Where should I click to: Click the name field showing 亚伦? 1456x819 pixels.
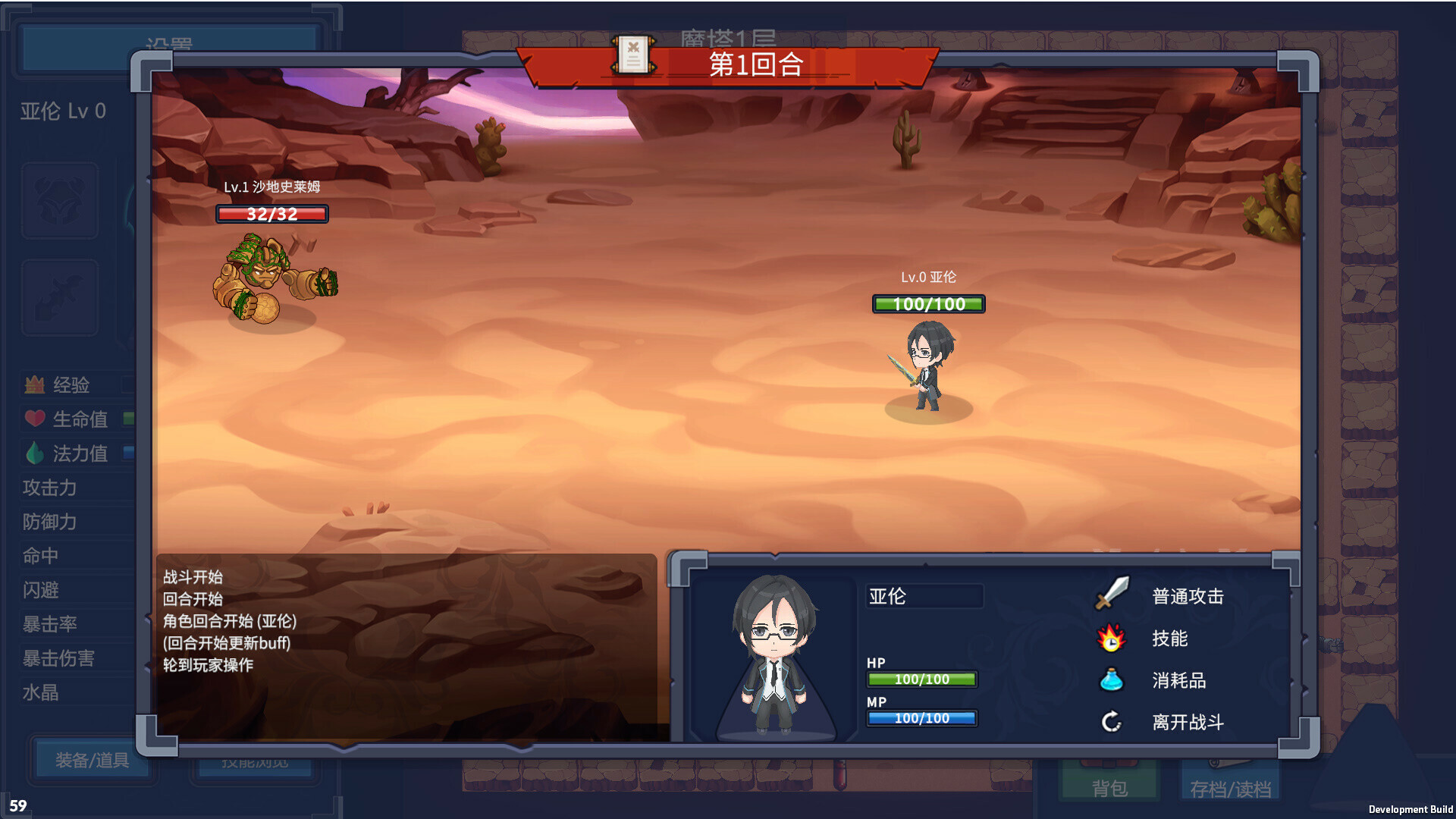click(x=924, y=598)
